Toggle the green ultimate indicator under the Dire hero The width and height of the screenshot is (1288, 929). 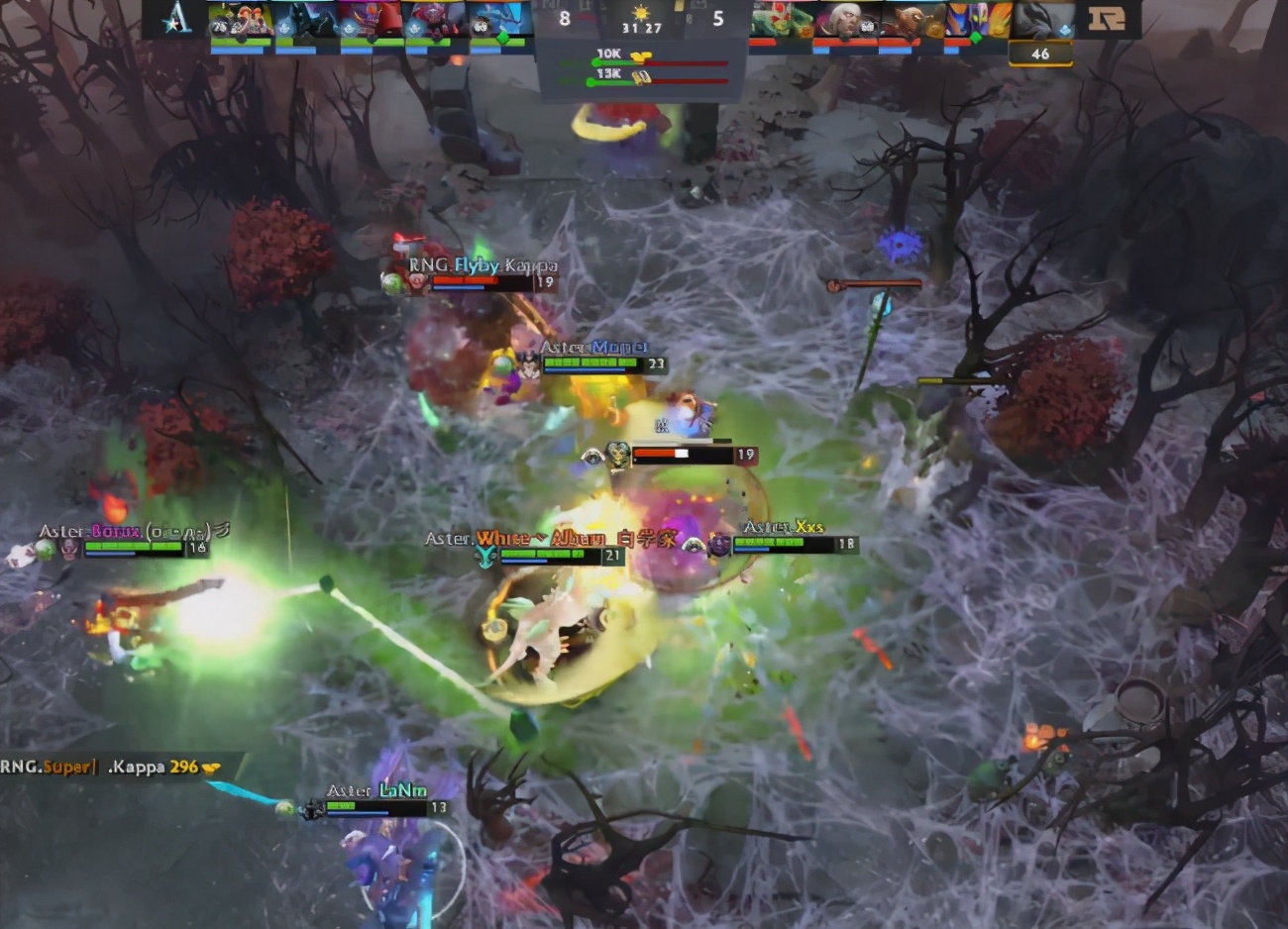point(976,37)
